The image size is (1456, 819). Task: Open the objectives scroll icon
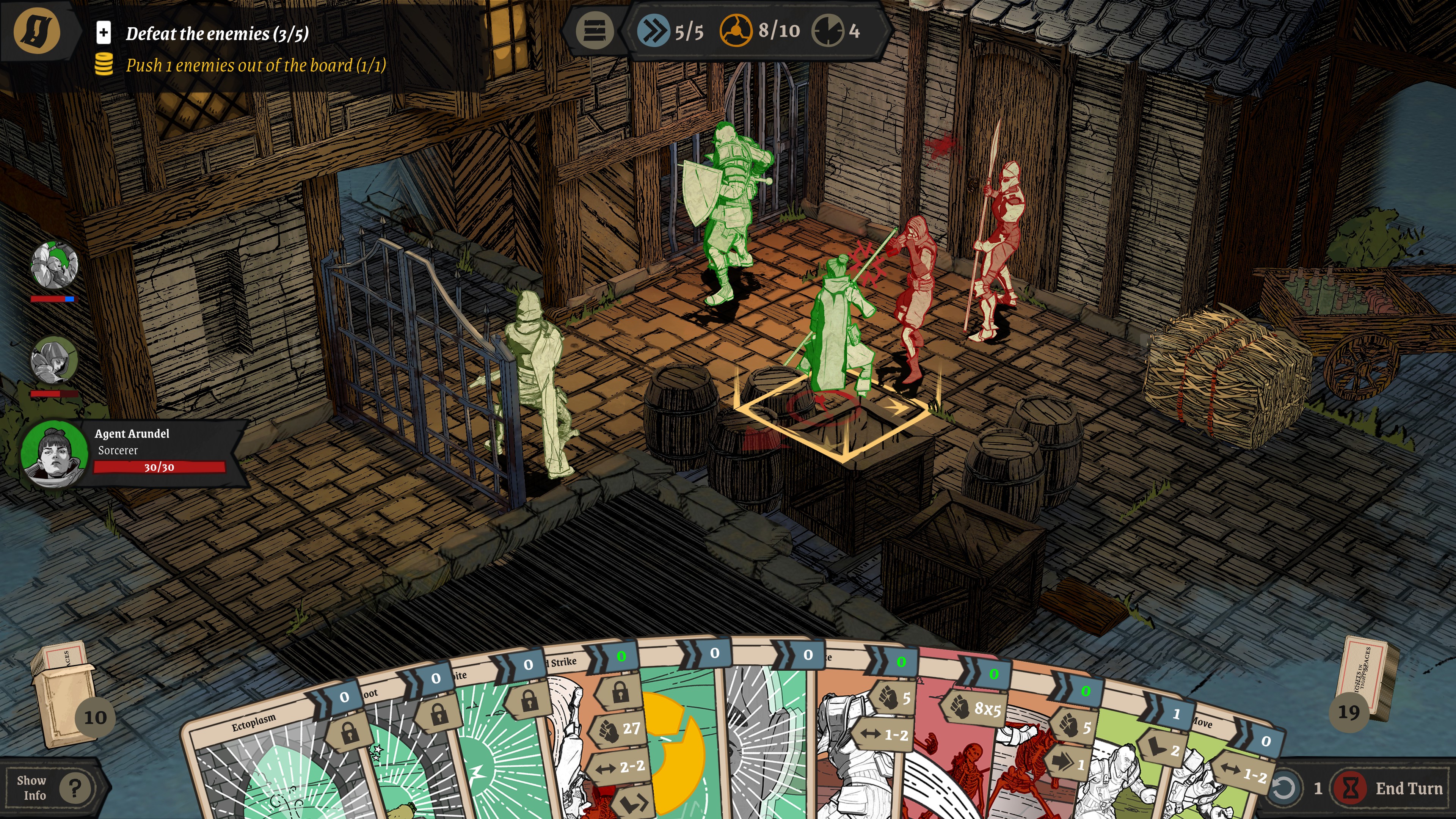[x=37, y=30]
